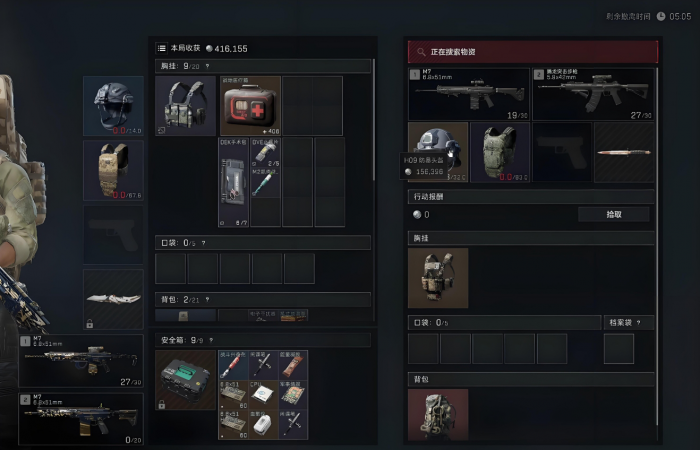Select your equipped tan body armor

pyautogui.click(x=113, y=170)
